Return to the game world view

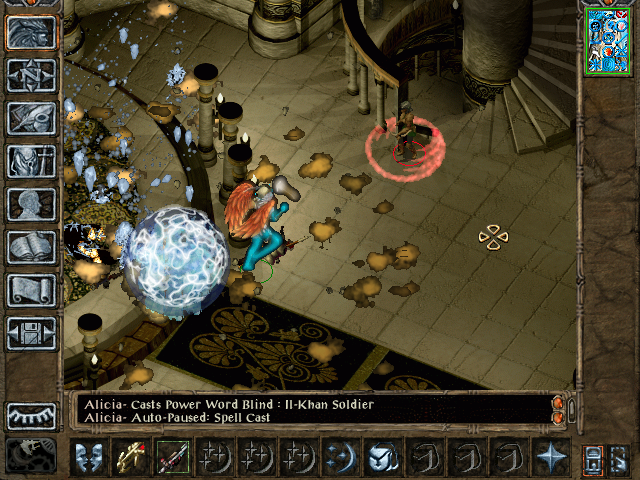[x=31, y=33]
